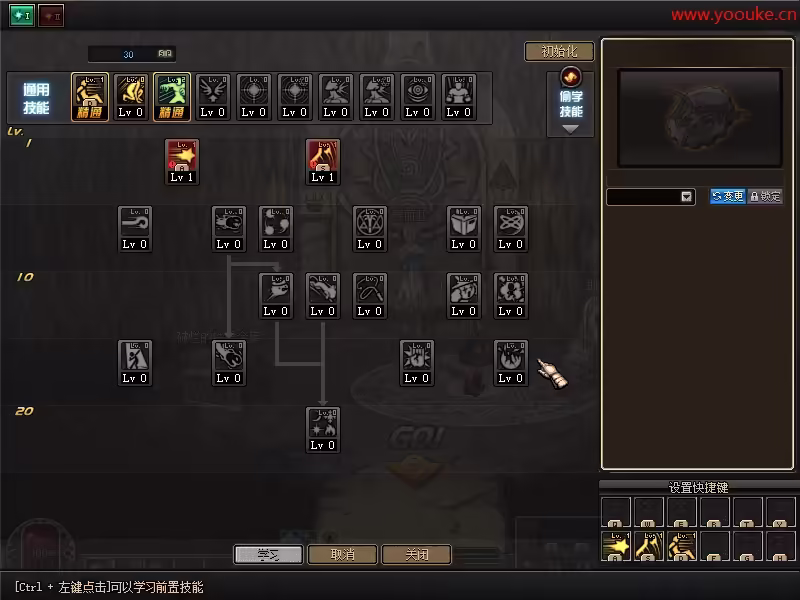Pick the level 20 skill at the tree's bottom
800x600 pixels.
(x=323, y=428)
